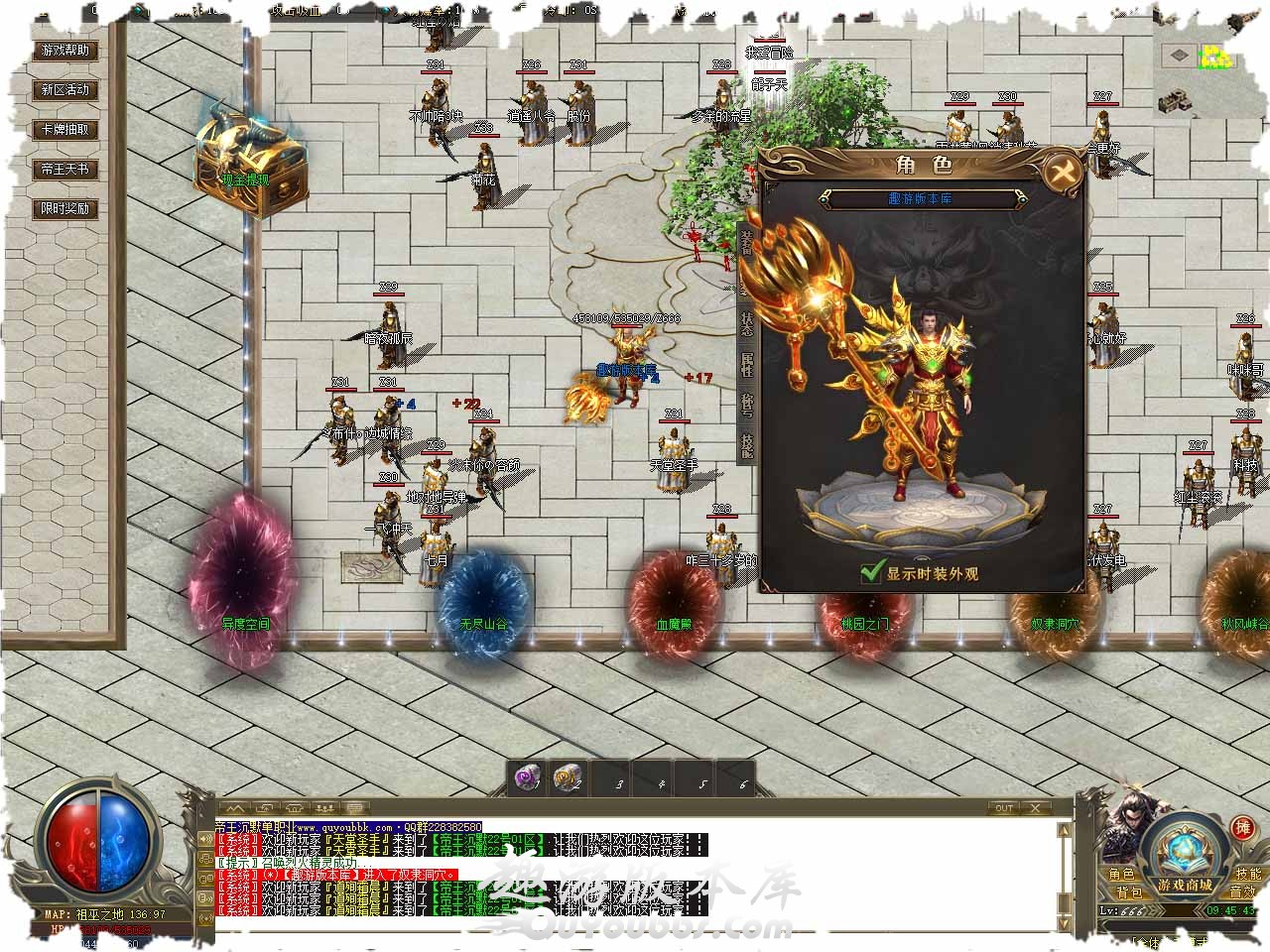
Task: Open the 新区活动 events button
Action: [65, 89]
